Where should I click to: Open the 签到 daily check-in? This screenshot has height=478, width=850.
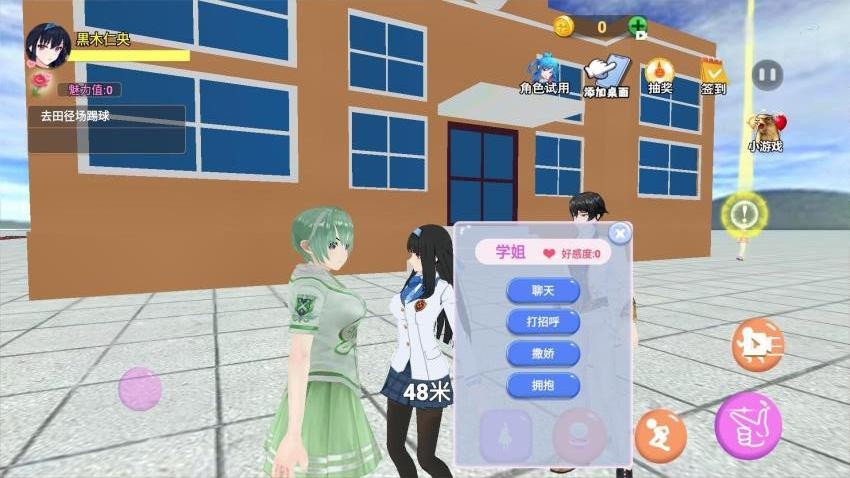[x=713, y=76]
